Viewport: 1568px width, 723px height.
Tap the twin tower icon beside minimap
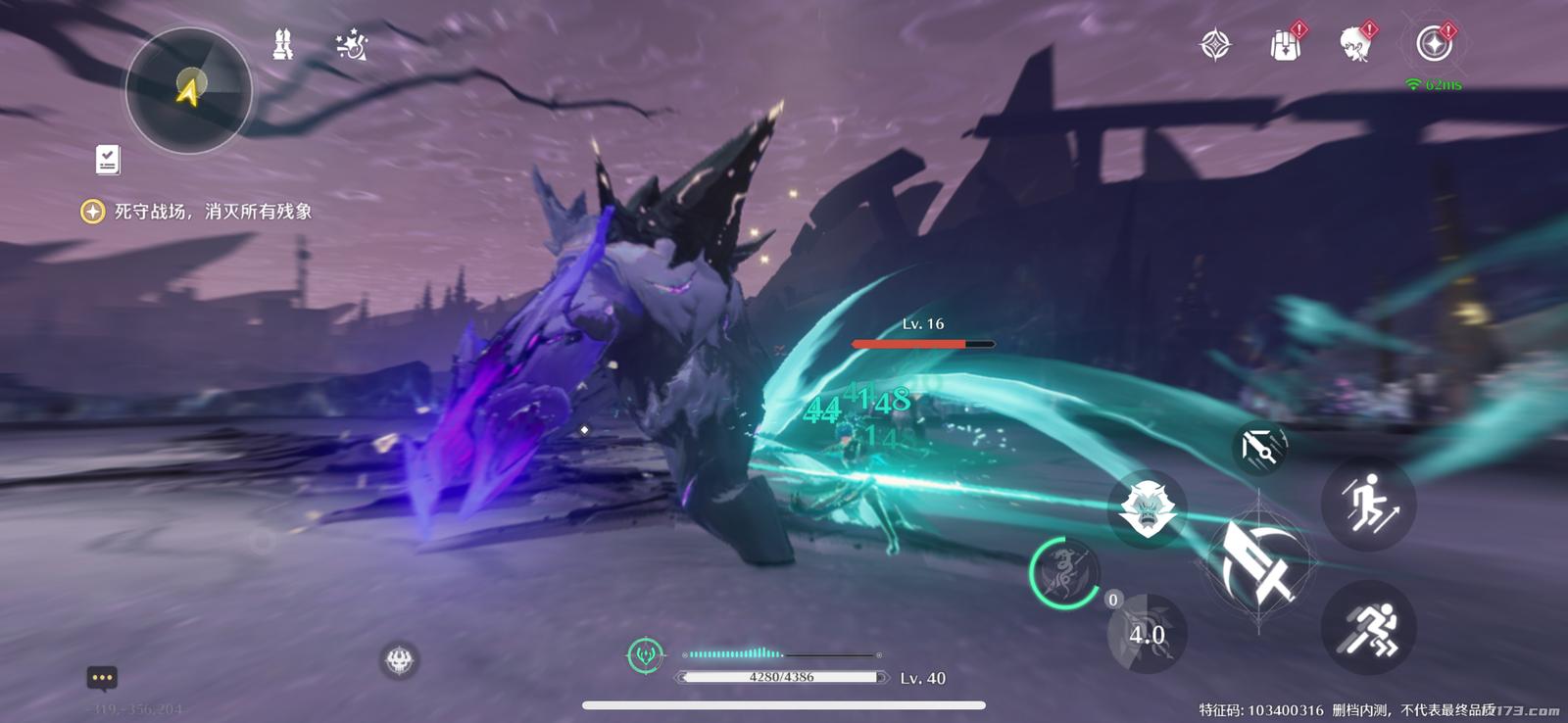point(283,45)
